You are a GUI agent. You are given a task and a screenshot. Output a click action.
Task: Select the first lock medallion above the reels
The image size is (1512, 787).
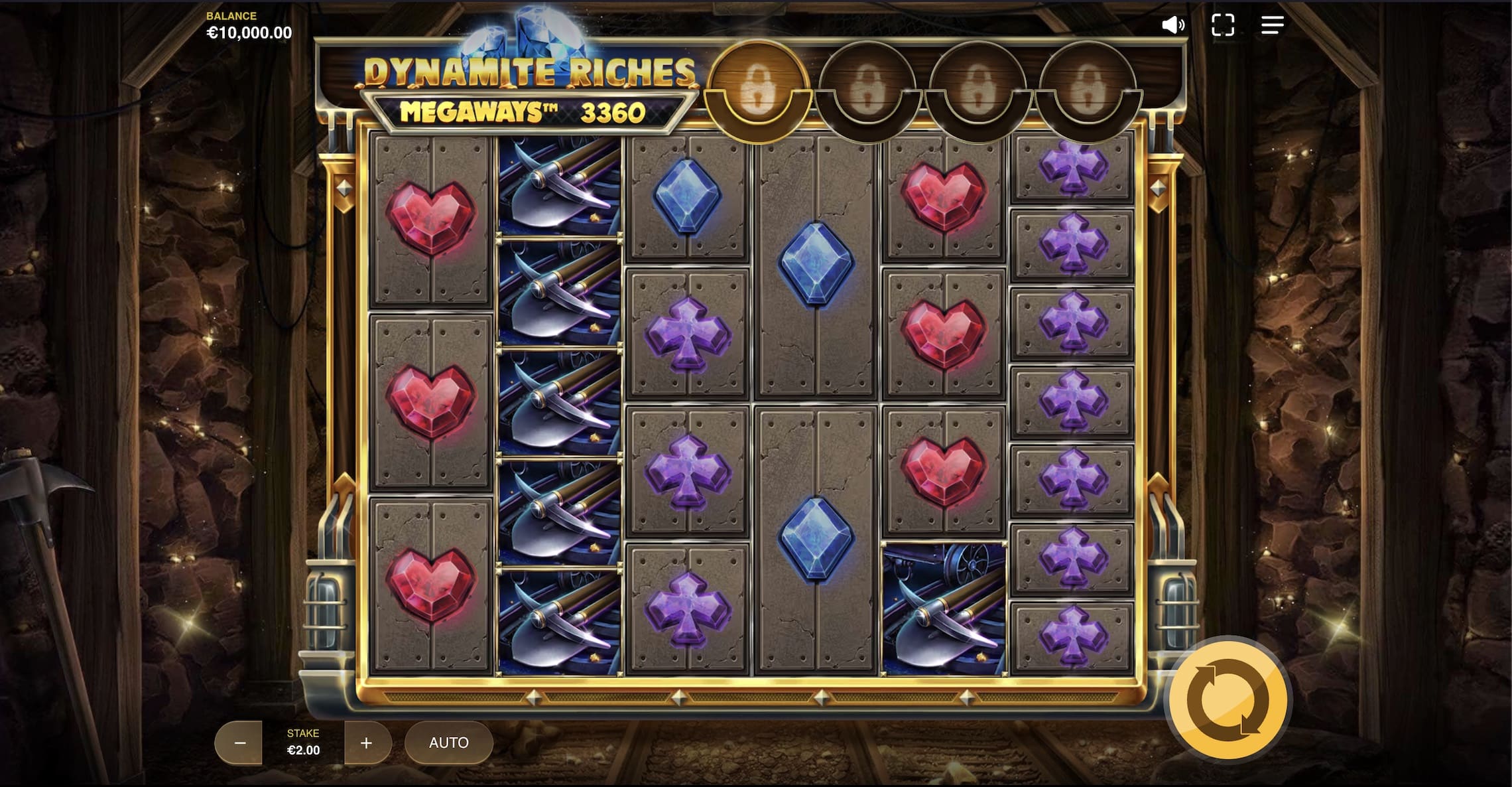(759, 85)
